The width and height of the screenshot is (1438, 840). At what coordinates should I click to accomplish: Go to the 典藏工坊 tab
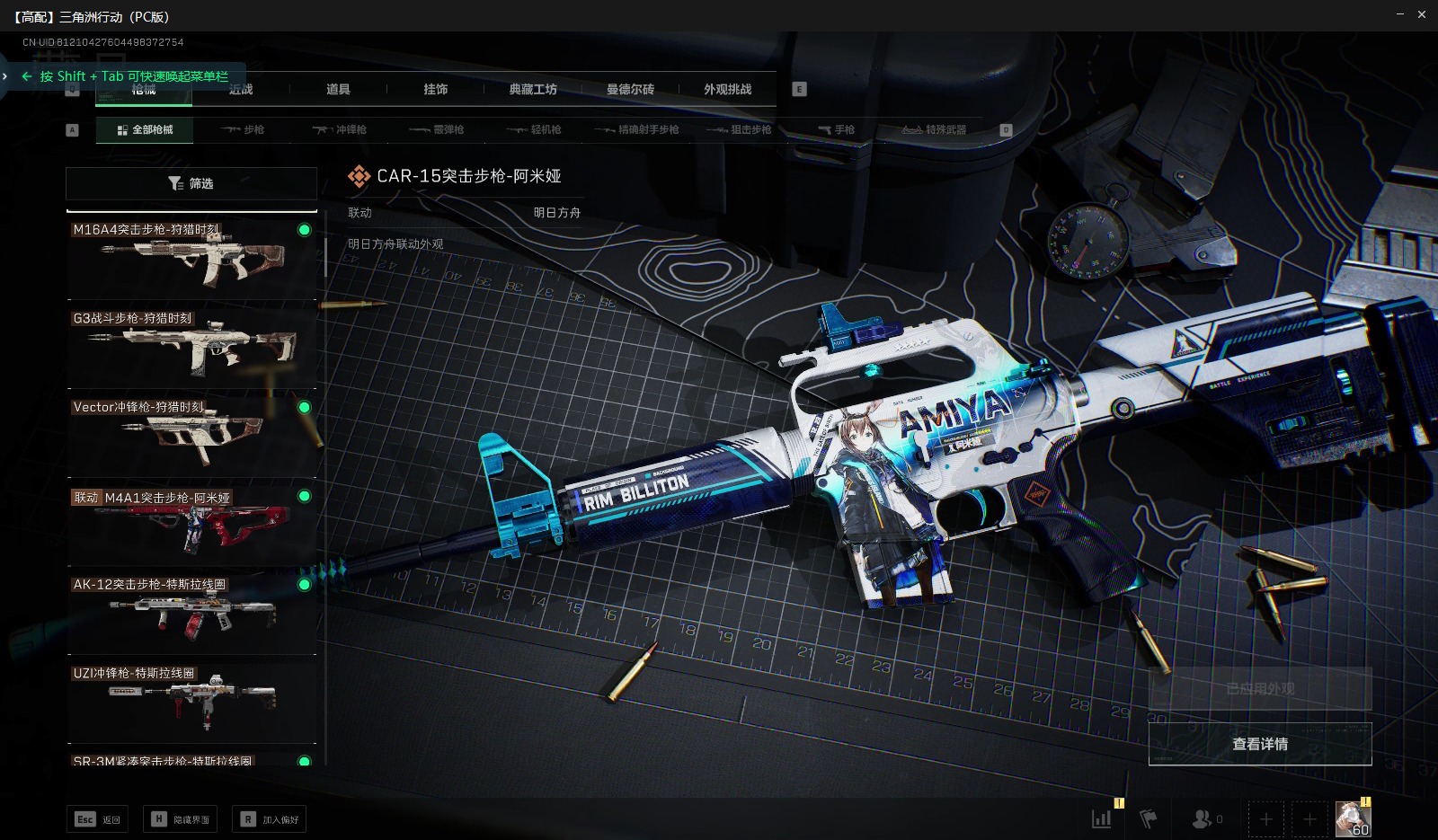(x=533, y=89)
